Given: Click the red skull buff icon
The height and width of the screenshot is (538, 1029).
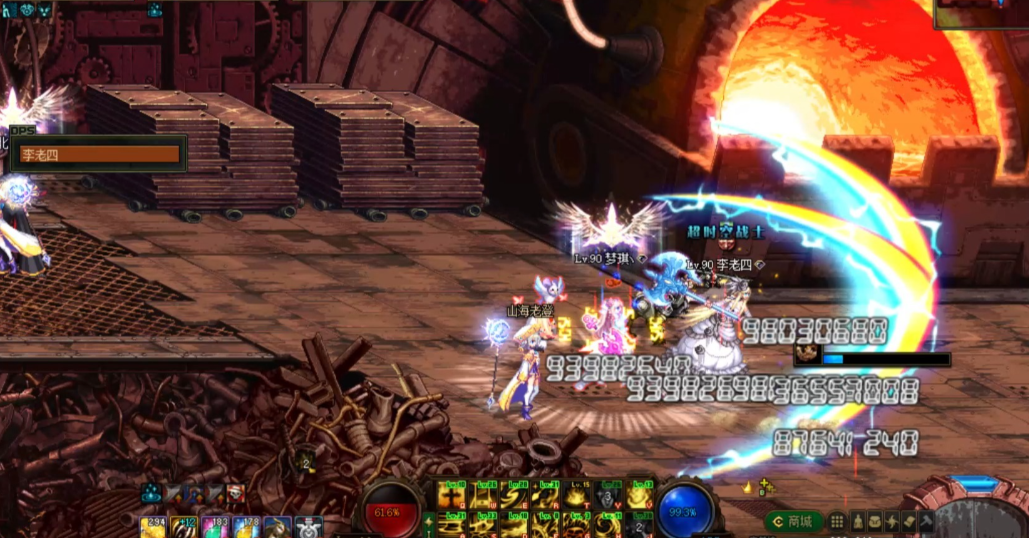Looking at the screenshot, I should click(235, 492).
